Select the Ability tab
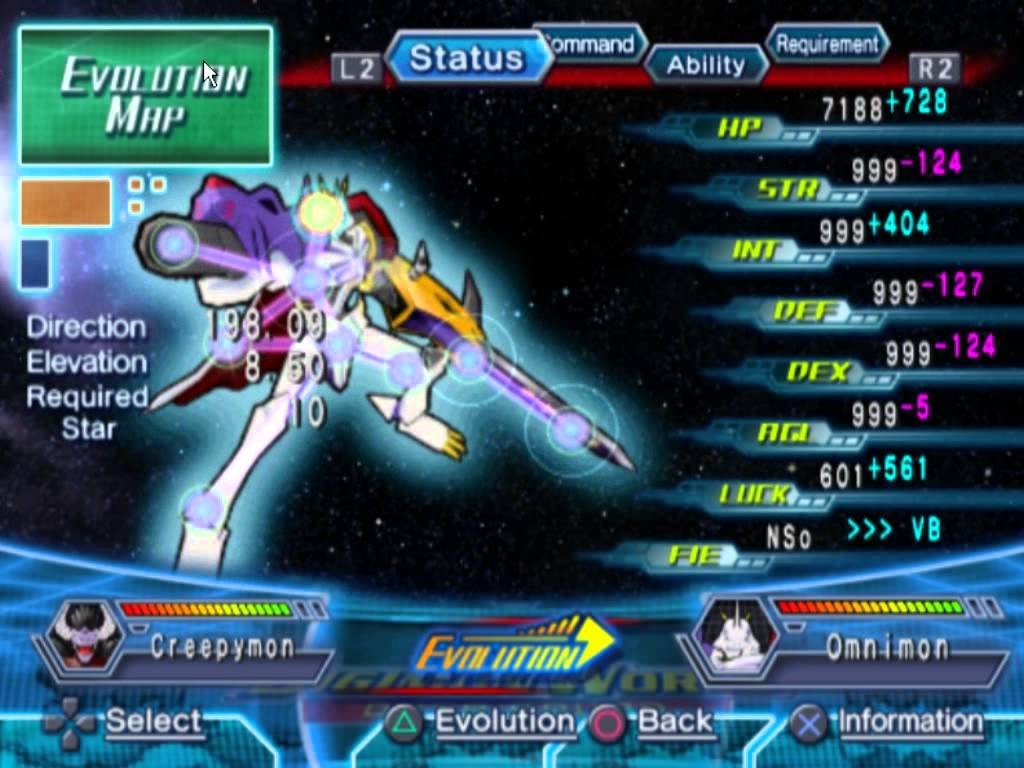The width and height of the screenshot is (1024, 768). coord(706,66)
